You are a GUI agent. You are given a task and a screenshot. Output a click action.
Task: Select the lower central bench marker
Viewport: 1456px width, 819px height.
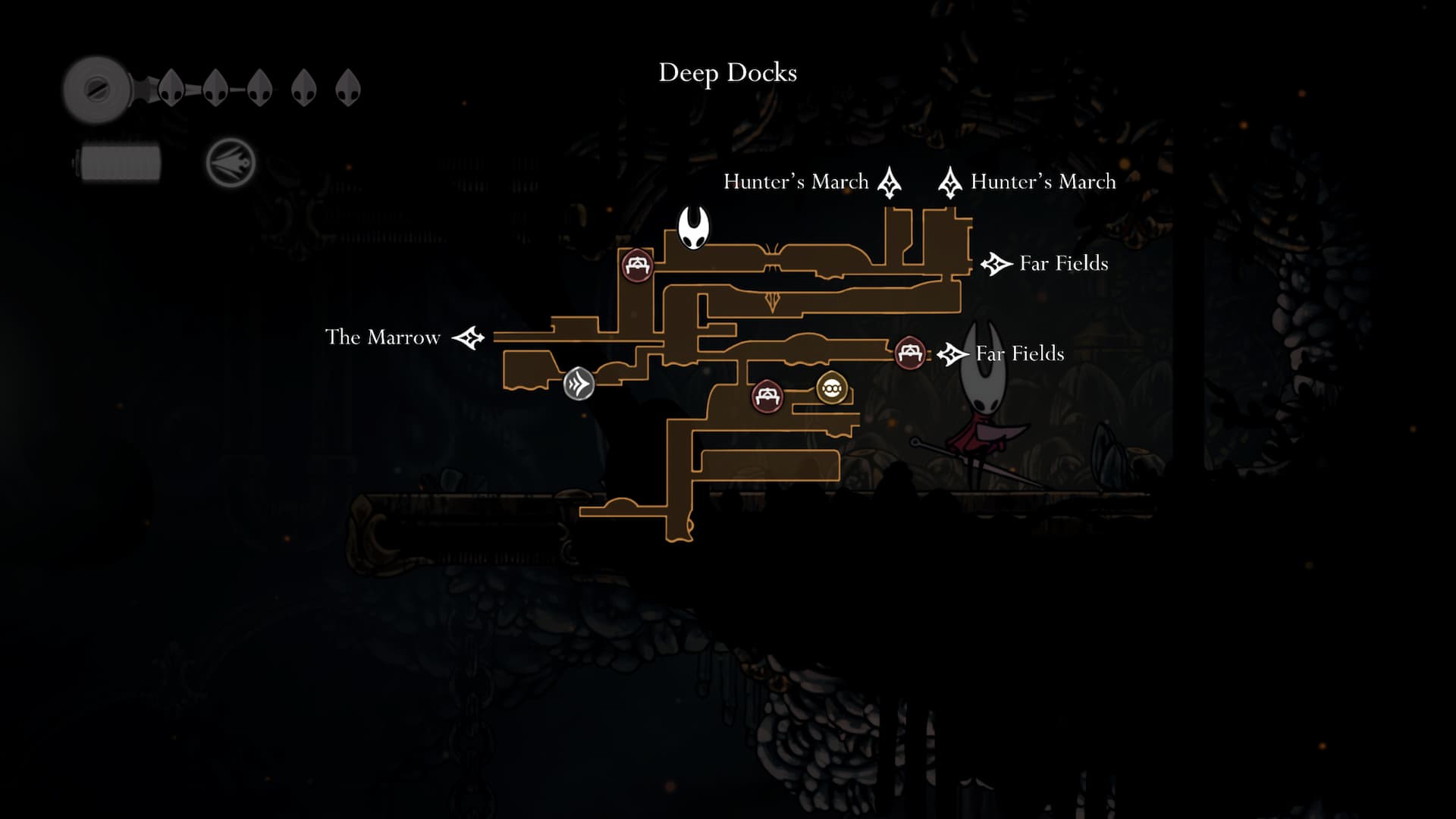[767, 397]
